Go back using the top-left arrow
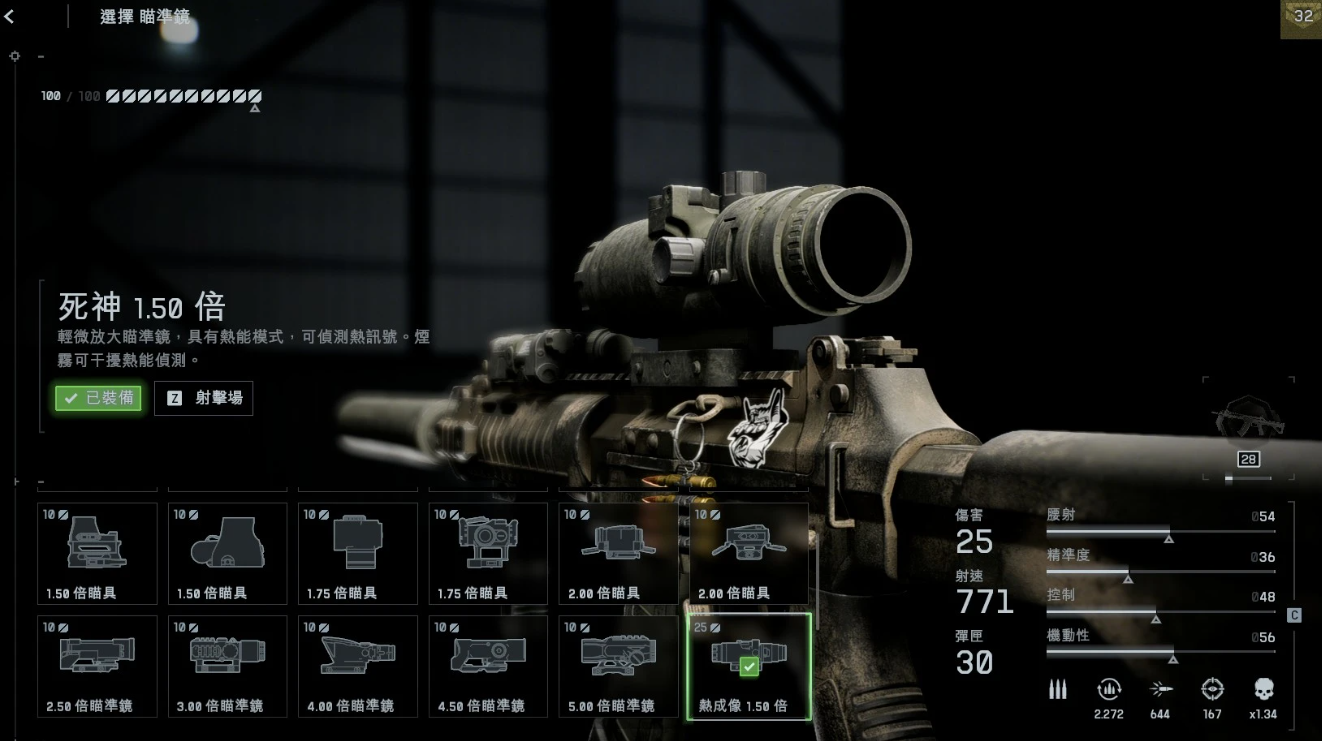The image size is (1322, 741). 9,17
